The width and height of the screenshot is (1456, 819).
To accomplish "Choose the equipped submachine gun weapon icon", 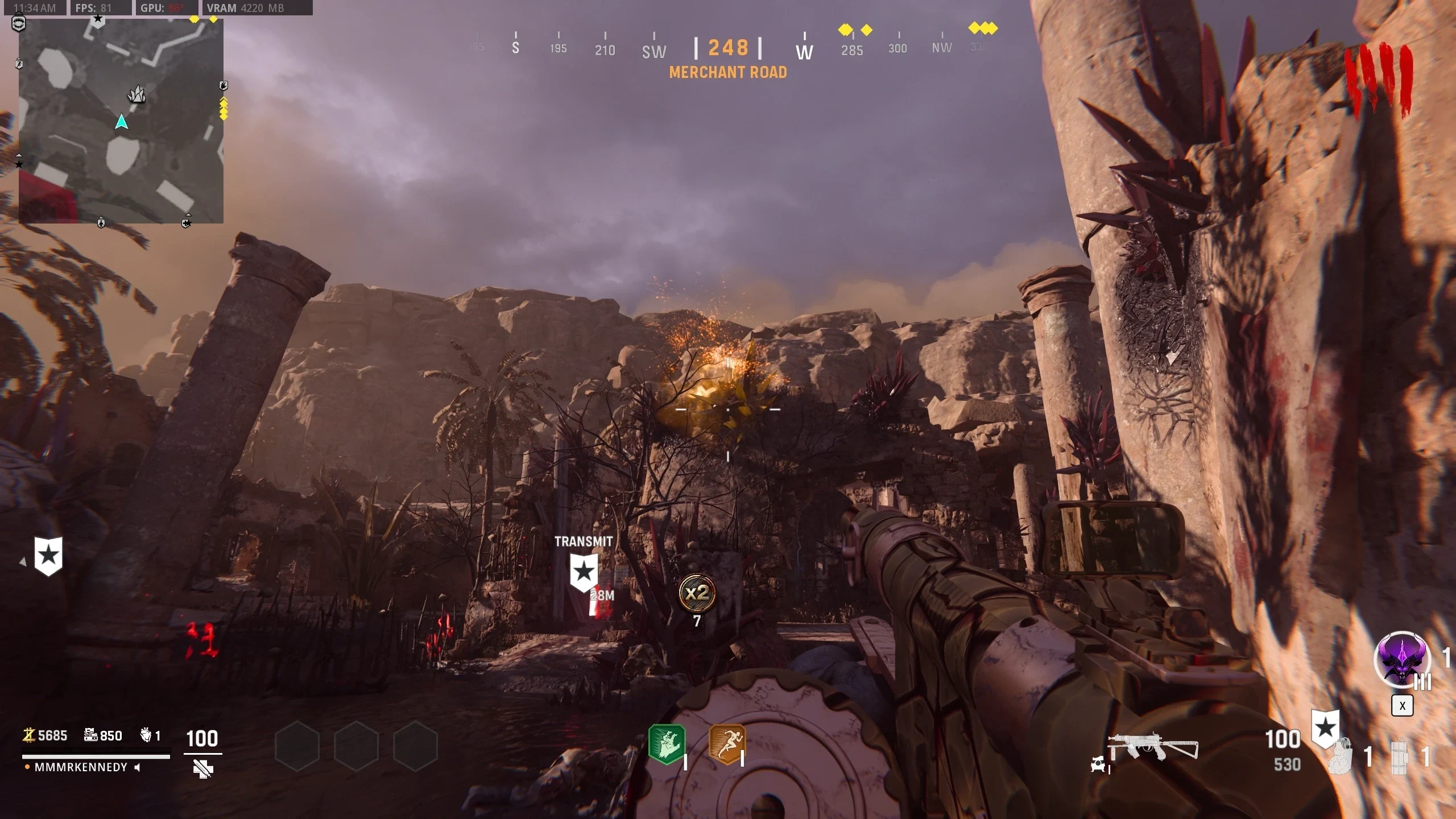I will [1153, 748].
